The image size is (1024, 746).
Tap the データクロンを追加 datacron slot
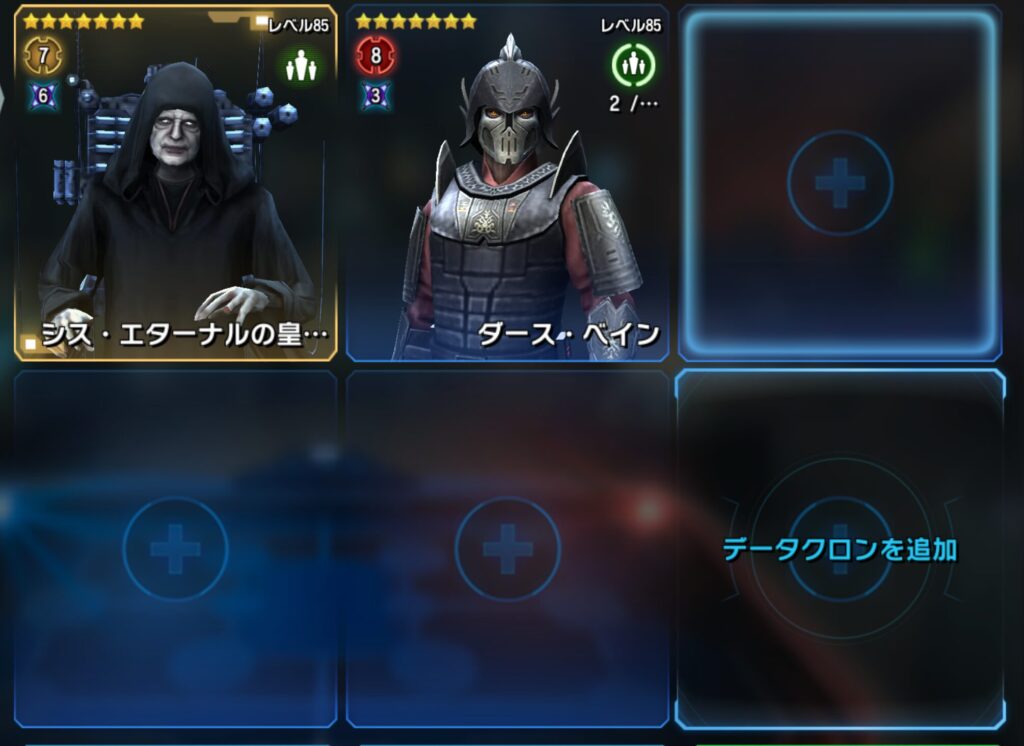pyautogui.click(x=840, y=548)
